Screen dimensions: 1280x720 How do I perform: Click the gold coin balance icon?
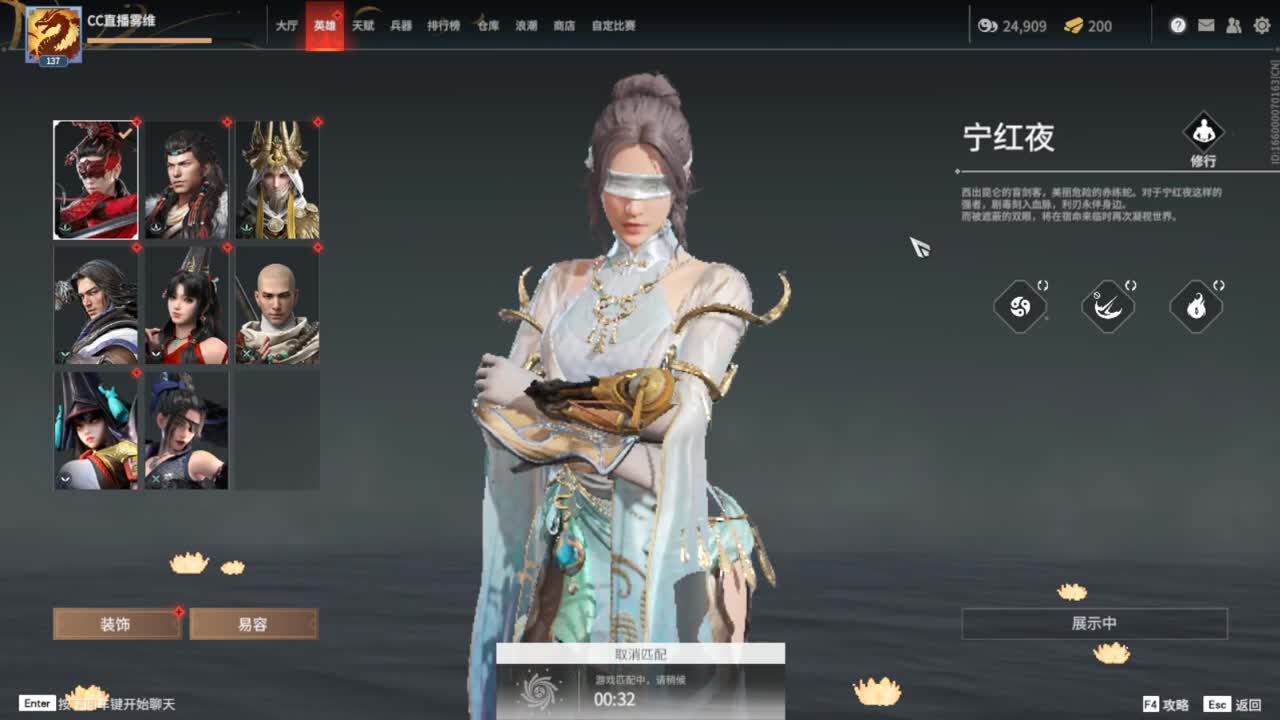tap(989, 27)
